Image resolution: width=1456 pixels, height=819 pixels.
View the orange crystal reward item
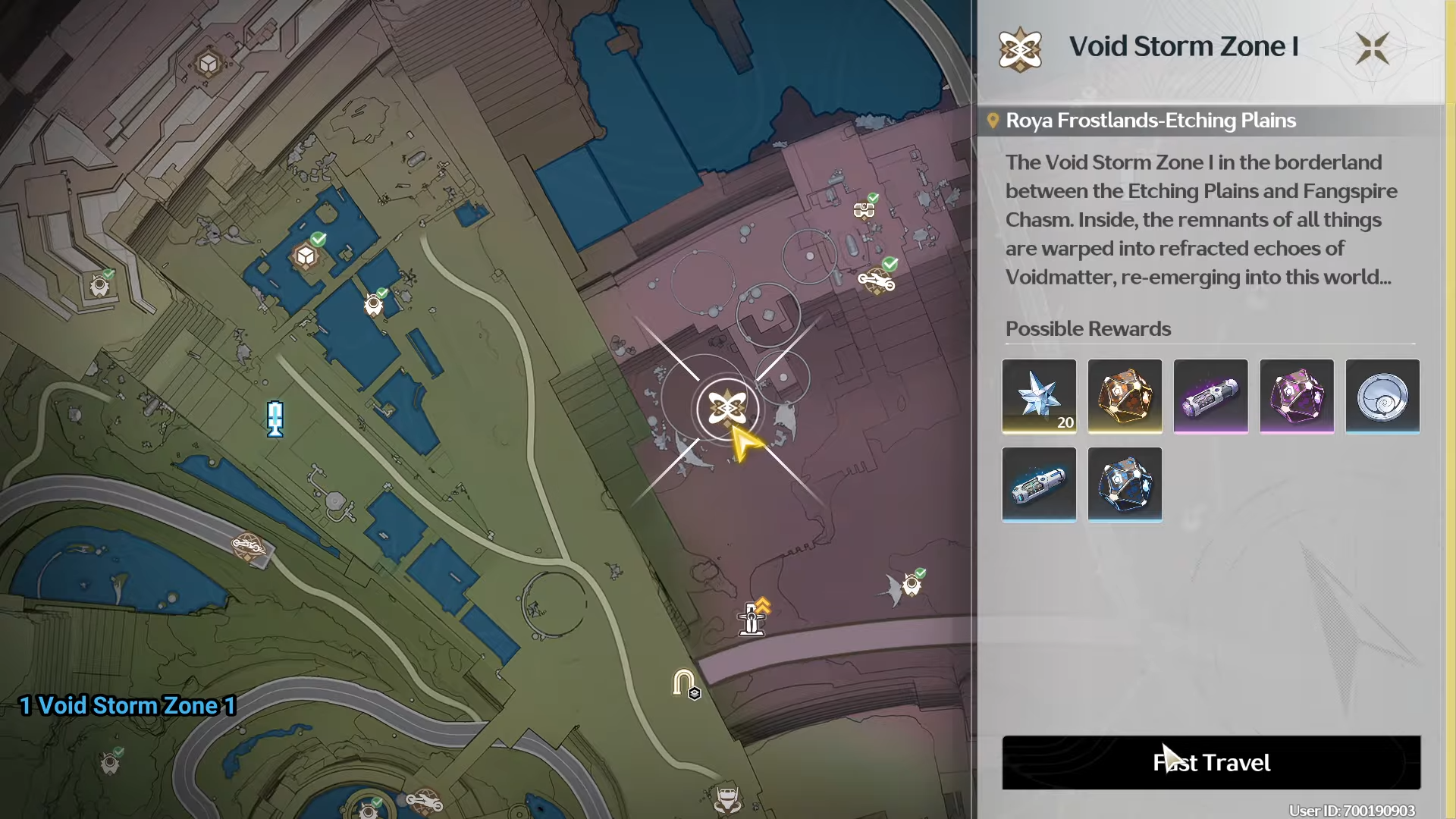pyautogui.click(x=1125, y=396)
